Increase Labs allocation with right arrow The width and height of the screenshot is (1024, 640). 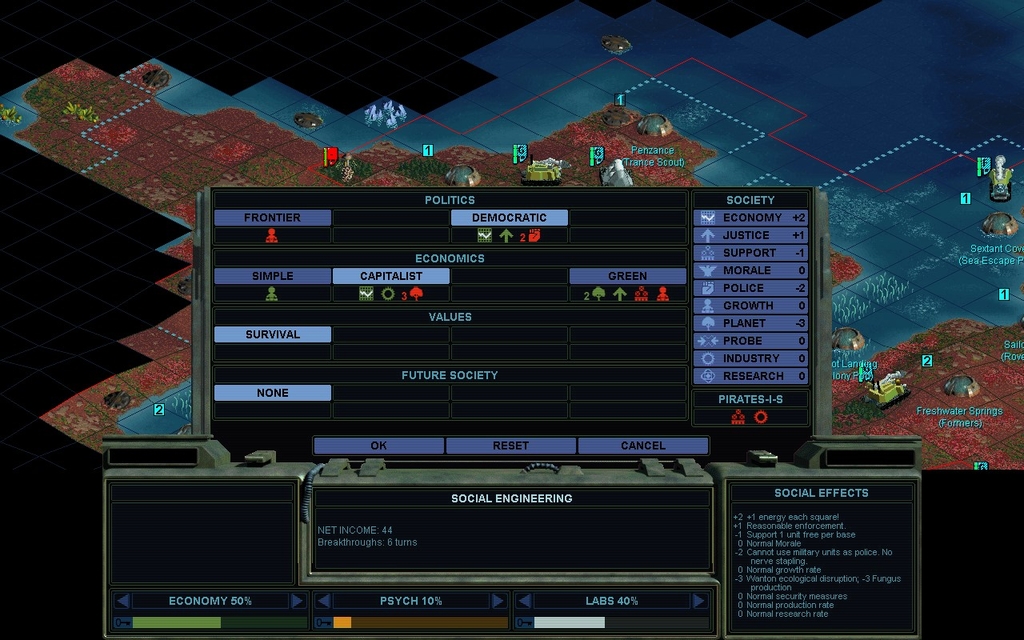pyautogui.click(x=699, y=601)
